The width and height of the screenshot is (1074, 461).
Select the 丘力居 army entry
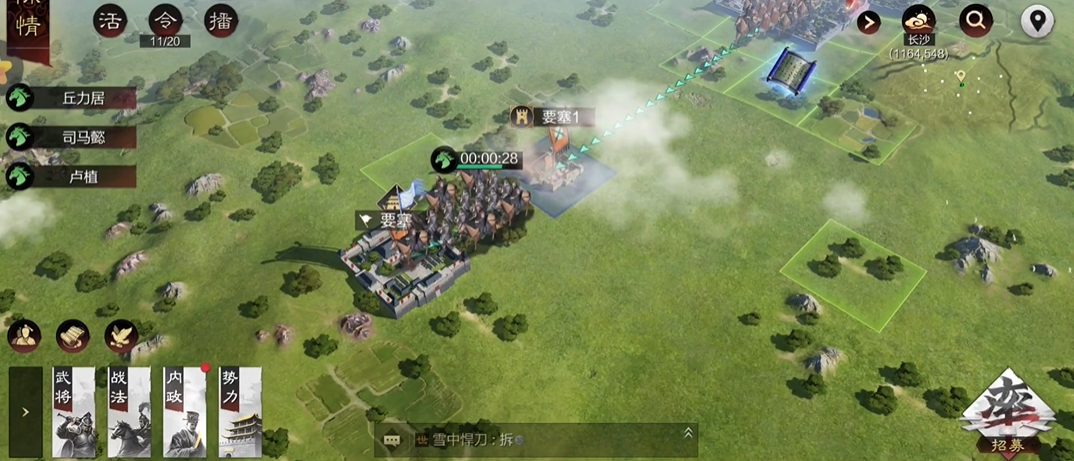tap(72, 98)
